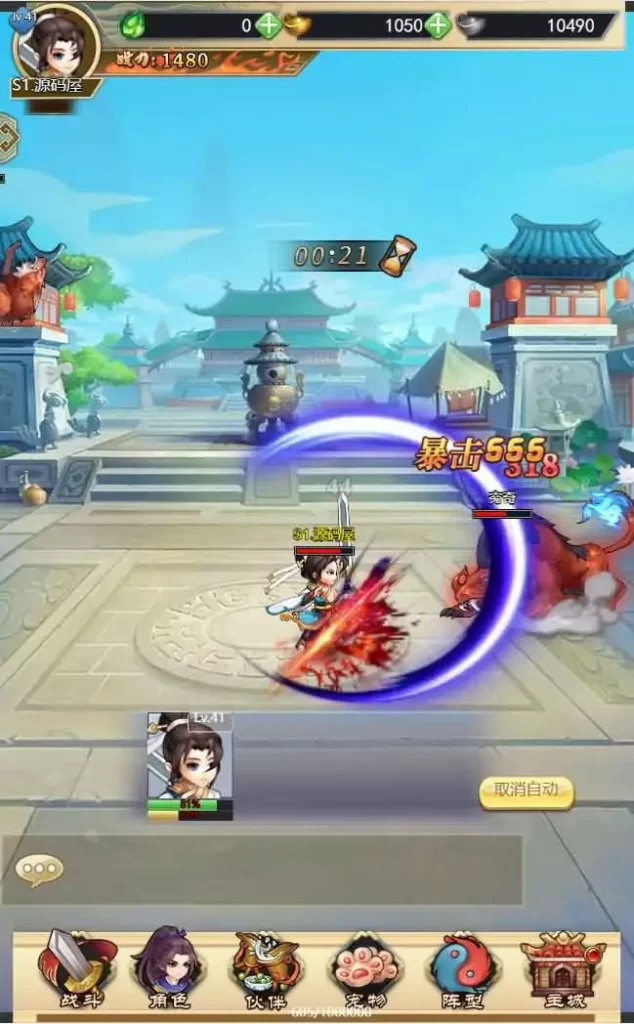Select the Lv.41 hero portrait card
This screenshot has height=1024, width=634.
[x=190, y=765]
